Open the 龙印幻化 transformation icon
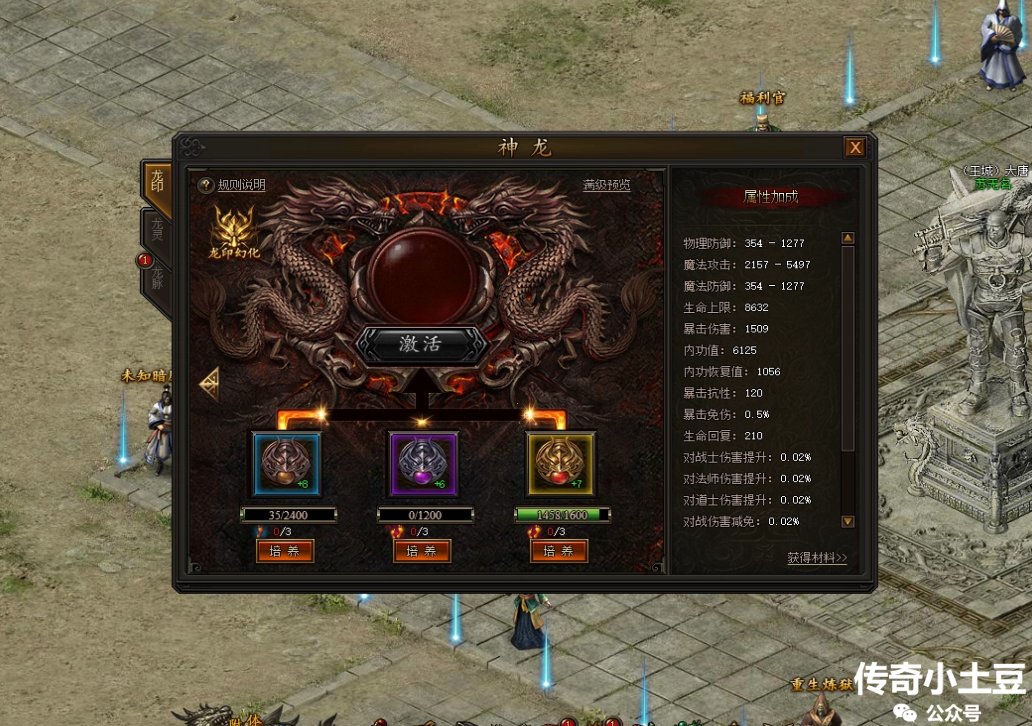1032x726 pixels. pos(234,234)
